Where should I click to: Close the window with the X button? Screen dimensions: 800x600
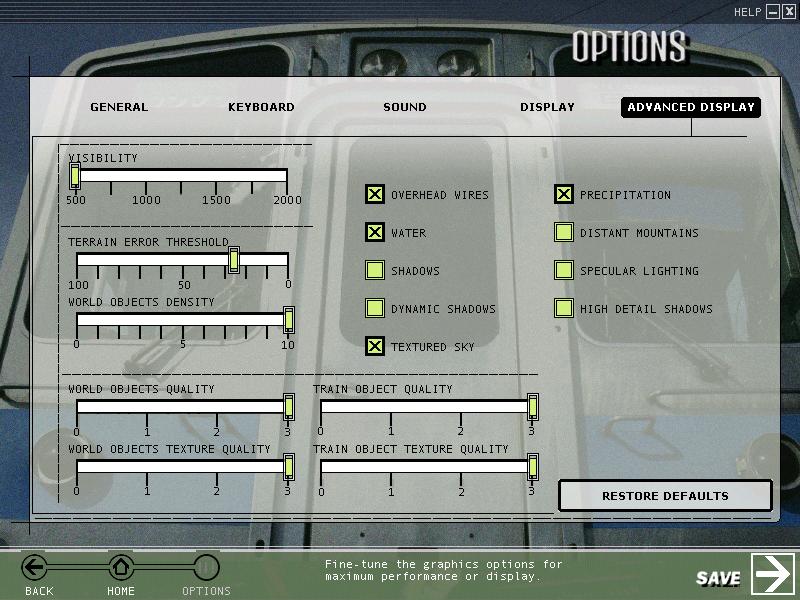[x=789, y=12]
